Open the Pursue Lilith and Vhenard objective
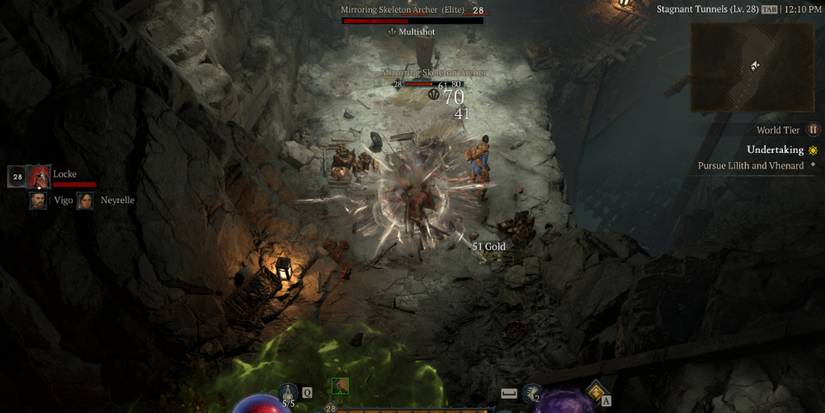The image size is (825, 413). point(750,166)
